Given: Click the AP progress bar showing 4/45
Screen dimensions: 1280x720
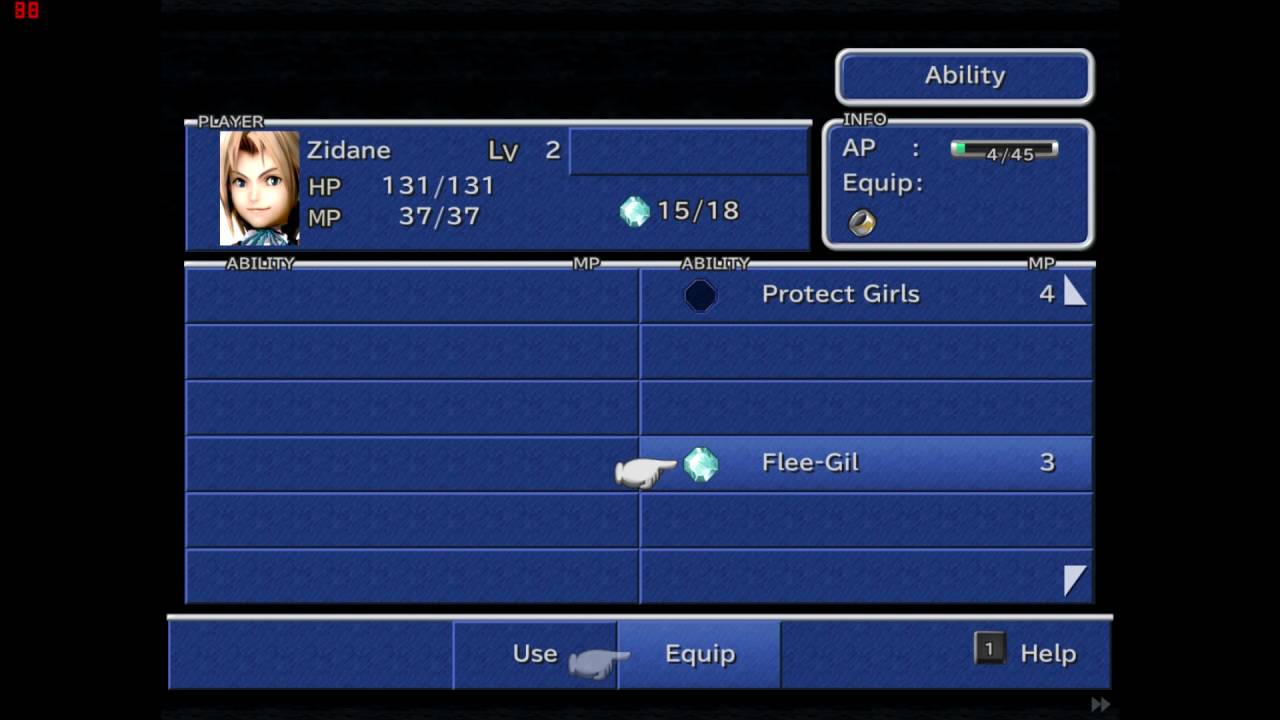Looking at the screenshot, I should (x=1003, y=150).
